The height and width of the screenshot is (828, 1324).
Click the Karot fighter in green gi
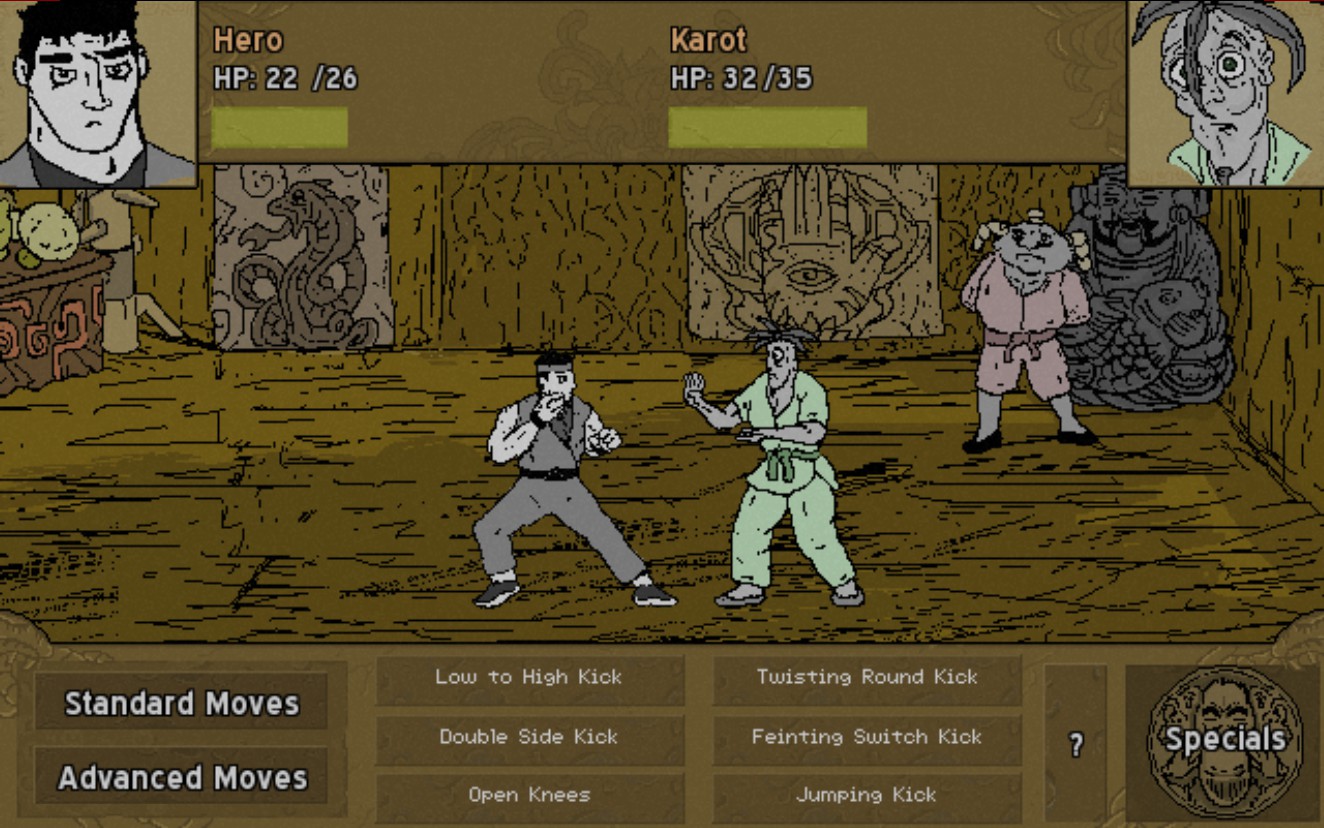click(x=780, y=480)
